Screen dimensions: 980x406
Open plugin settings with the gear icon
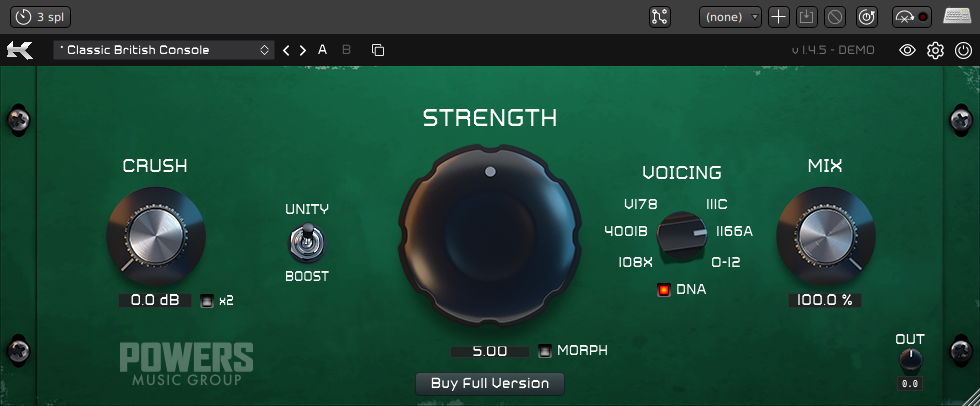(x=935, y=50)
